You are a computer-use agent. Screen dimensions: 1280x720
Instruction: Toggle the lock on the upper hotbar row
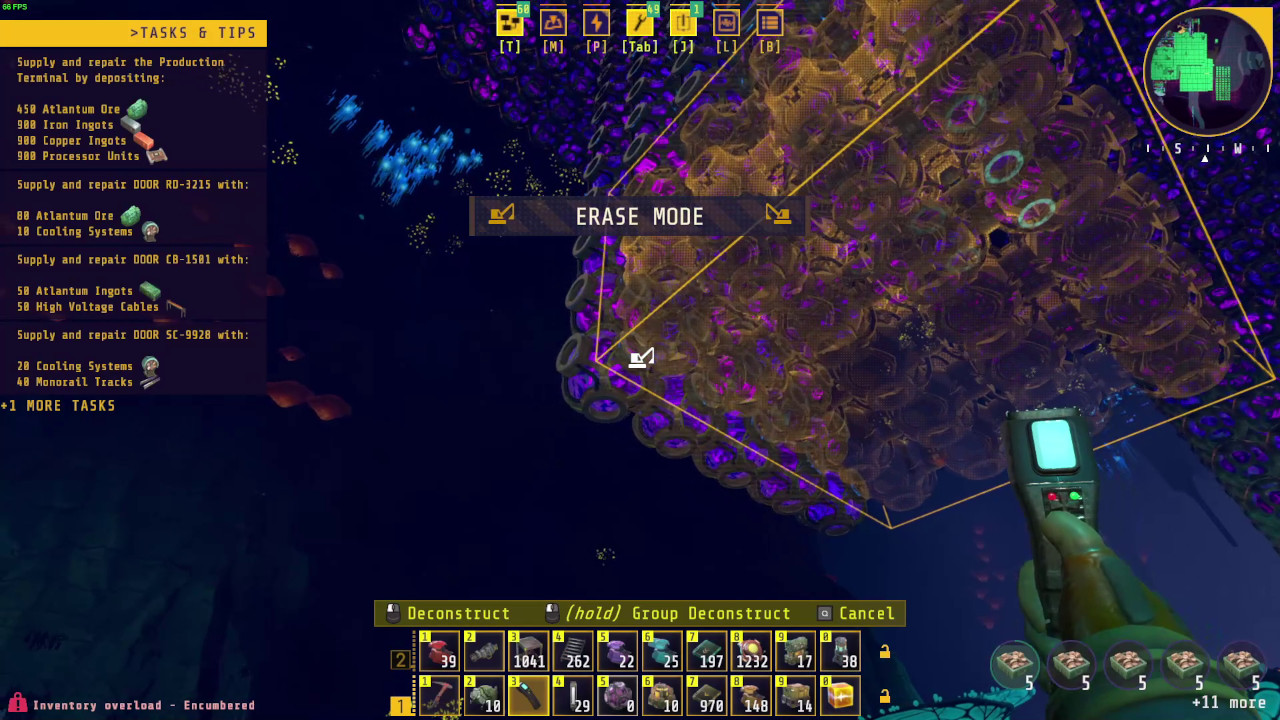(x=884, y=652)
